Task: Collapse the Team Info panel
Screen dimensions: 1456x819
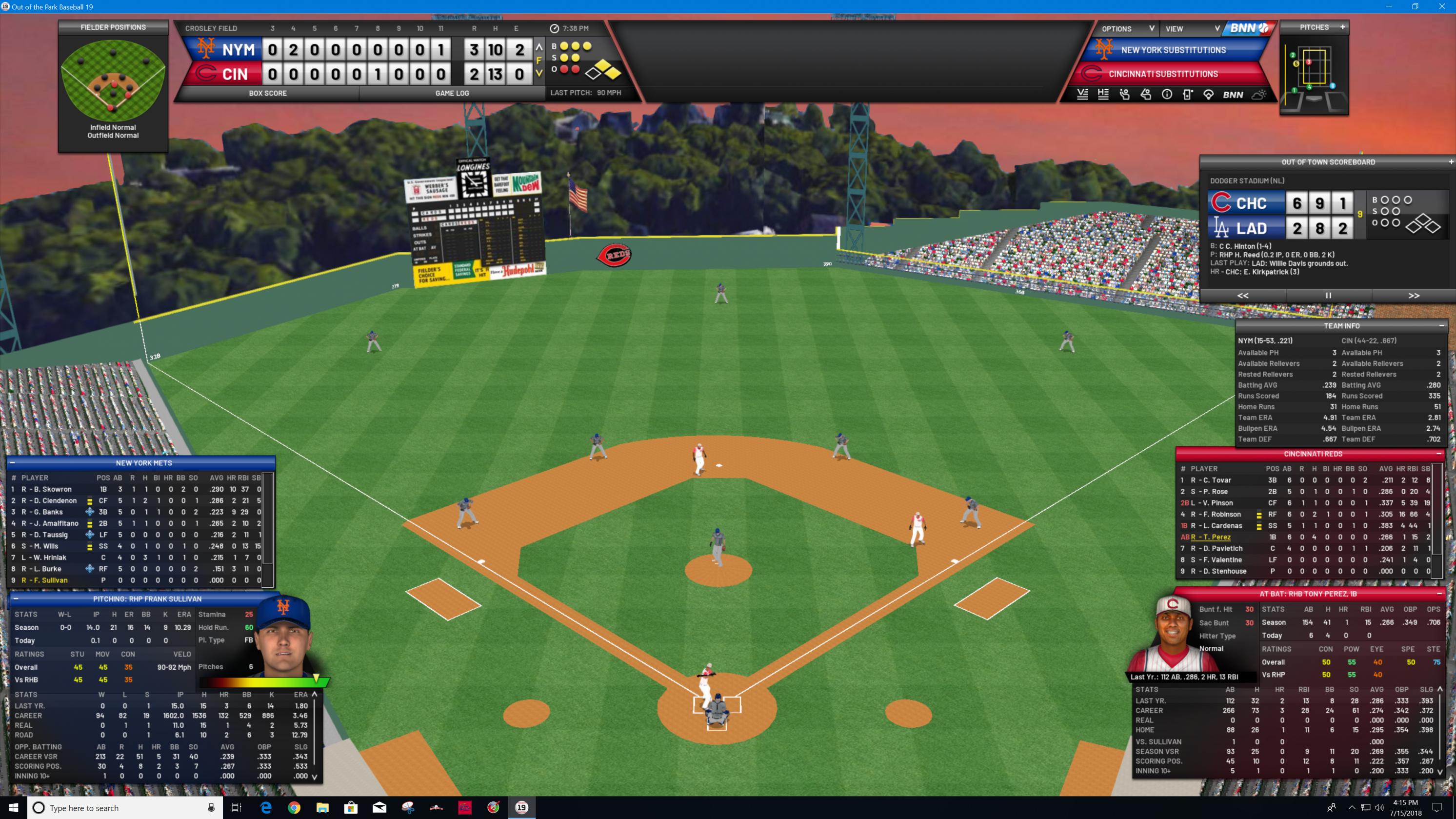Action: click(x=1441, y=326)
